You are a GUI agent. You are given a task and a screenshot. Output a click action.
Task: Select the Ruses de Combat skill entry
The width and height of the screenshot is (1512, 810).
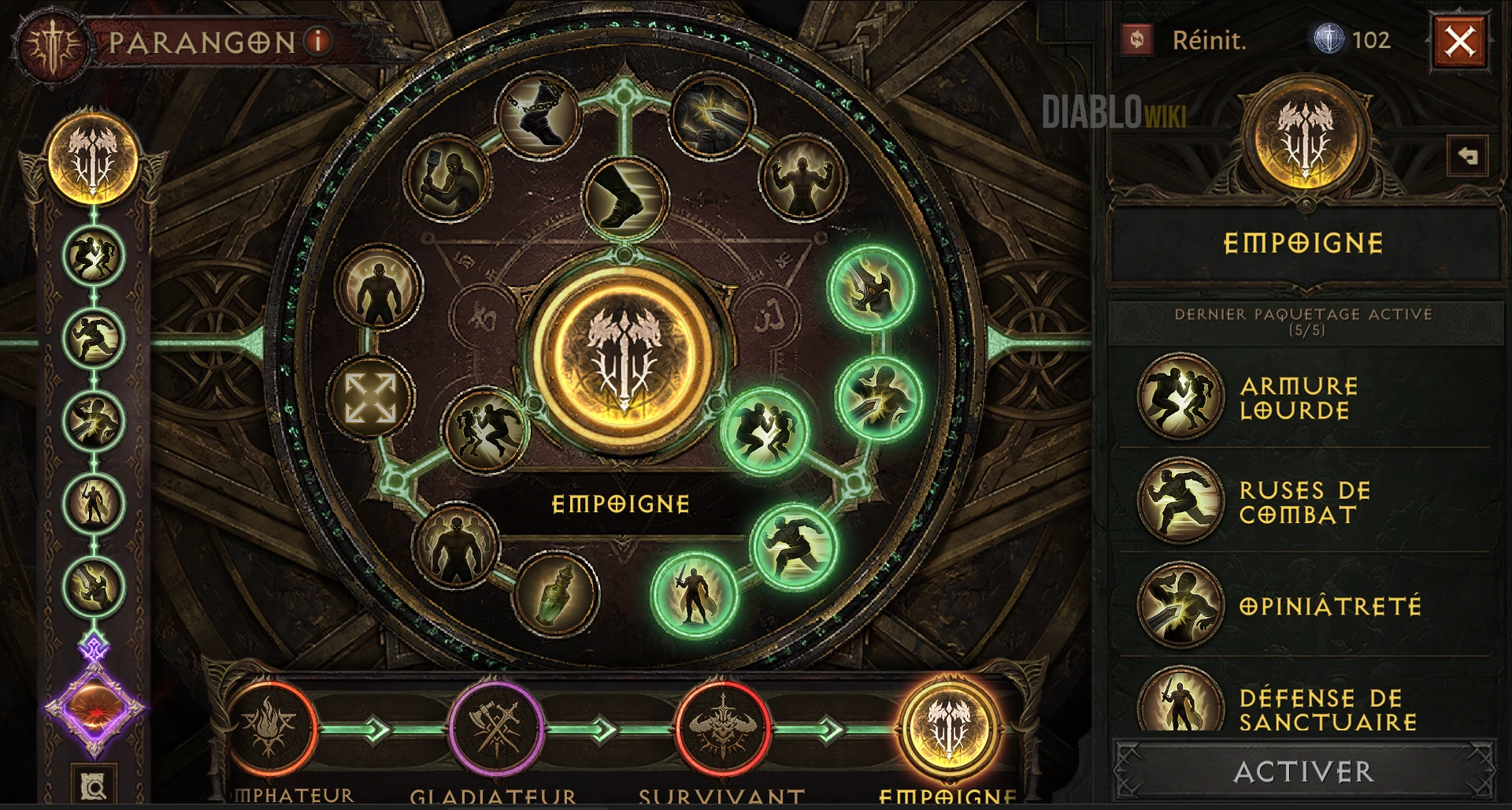[1303, 502]
